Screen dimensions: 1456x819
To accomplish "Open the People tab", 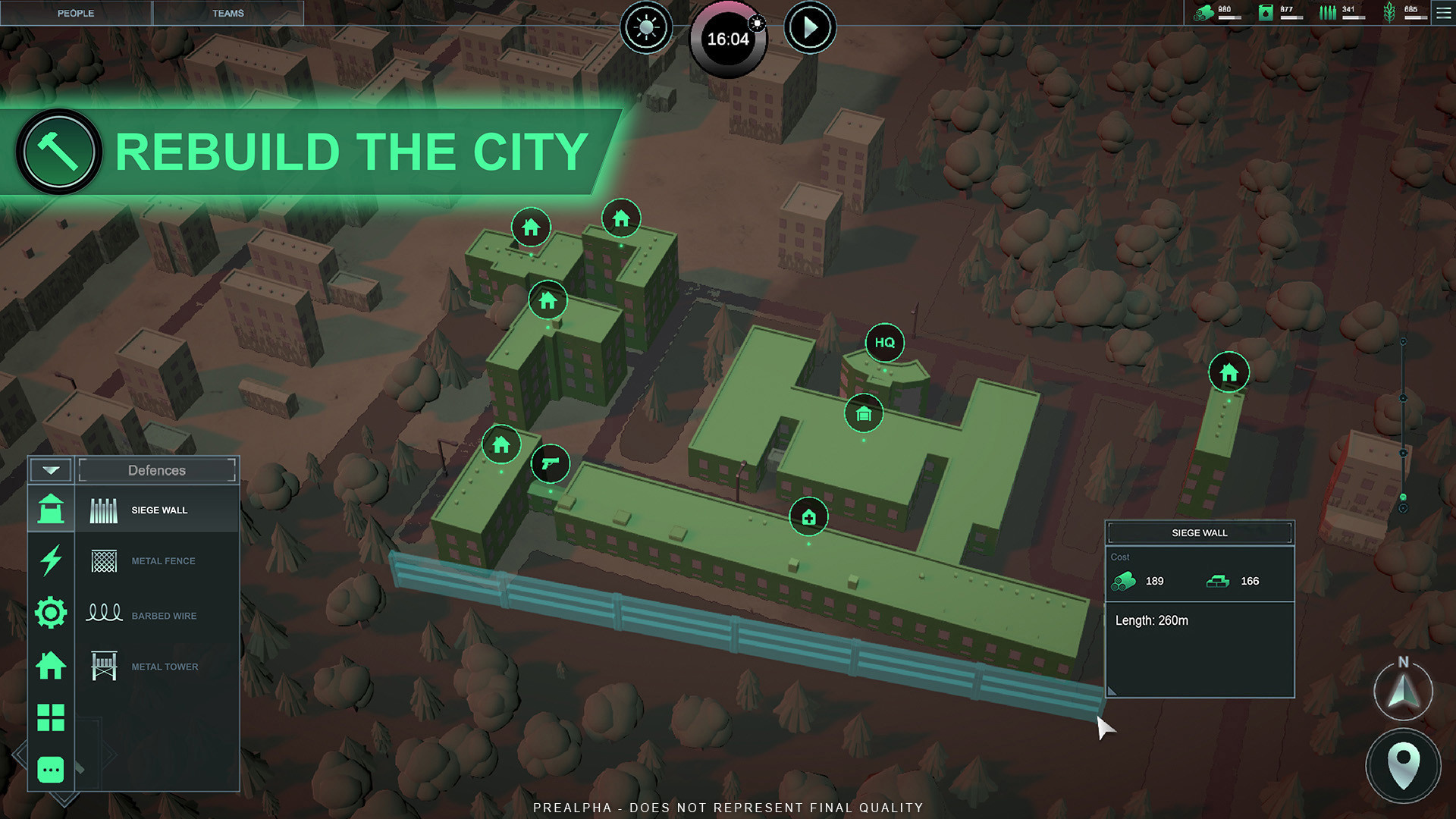I will [x=76, y=13].
